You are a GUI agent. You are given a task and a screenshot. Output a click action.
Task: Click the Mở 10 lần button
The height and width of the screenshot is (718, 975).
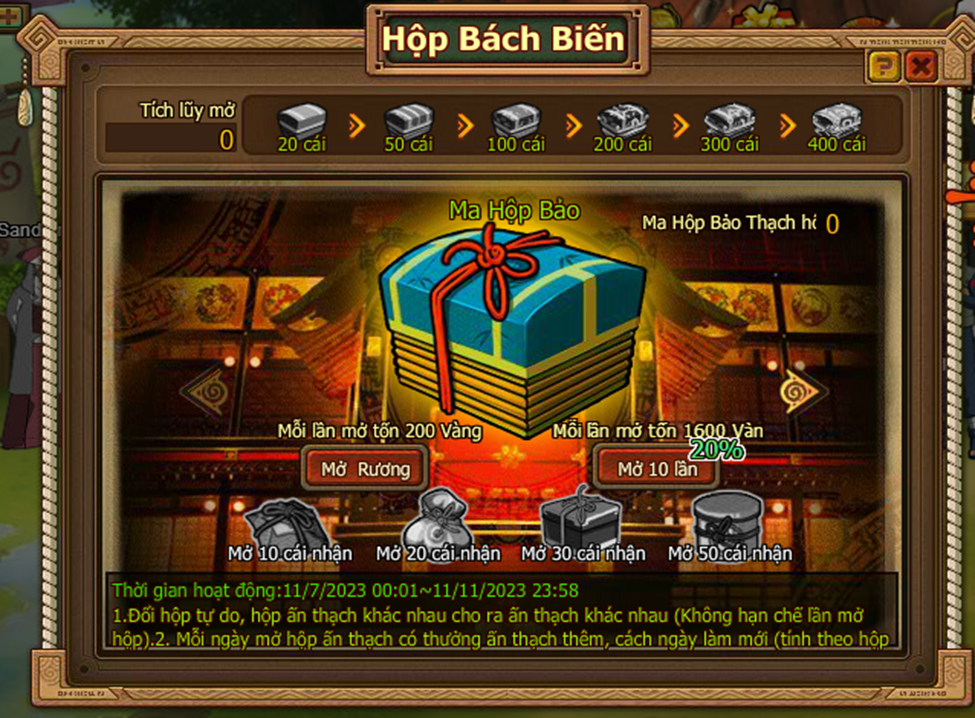pyautogui.click(x=657, y=469)
